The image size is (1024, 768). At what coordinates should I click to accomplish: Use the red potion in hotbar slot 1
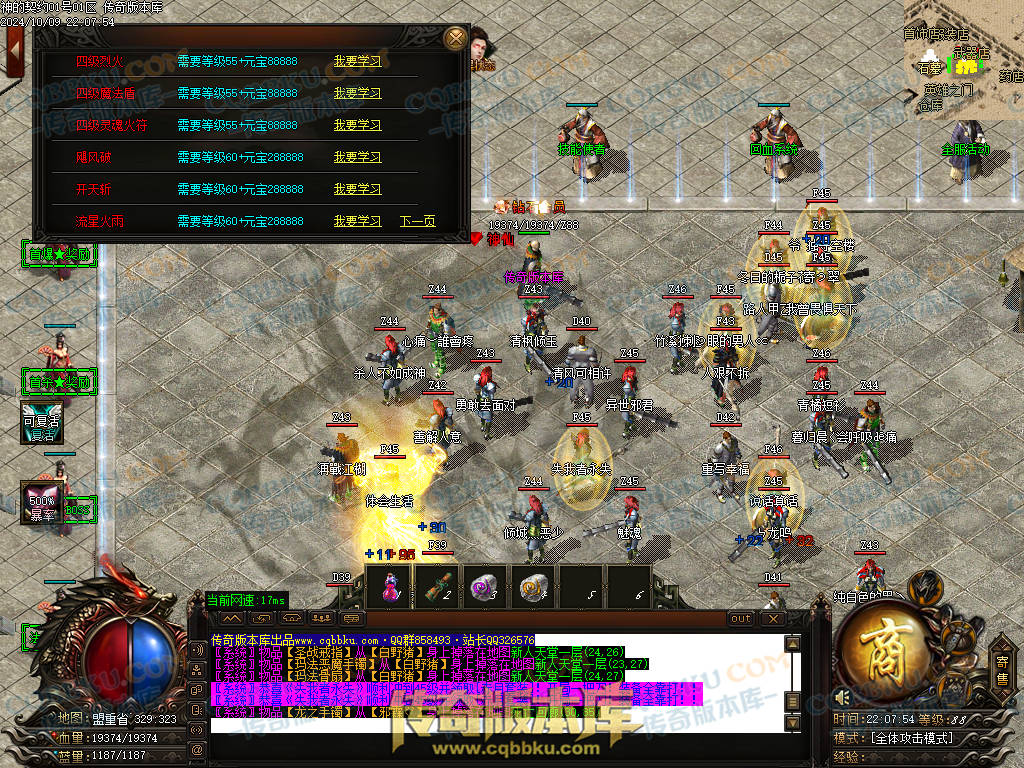tap(389, 587)
